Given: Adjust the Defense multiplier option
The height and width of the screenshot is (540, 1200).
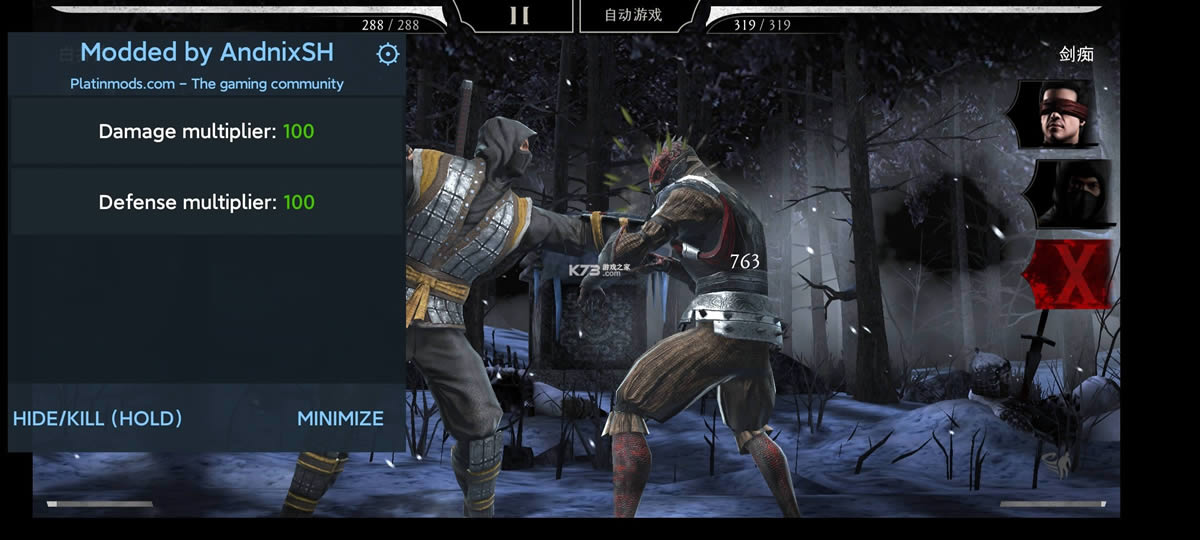Looking at the screenshot, I should click(206, 202).
